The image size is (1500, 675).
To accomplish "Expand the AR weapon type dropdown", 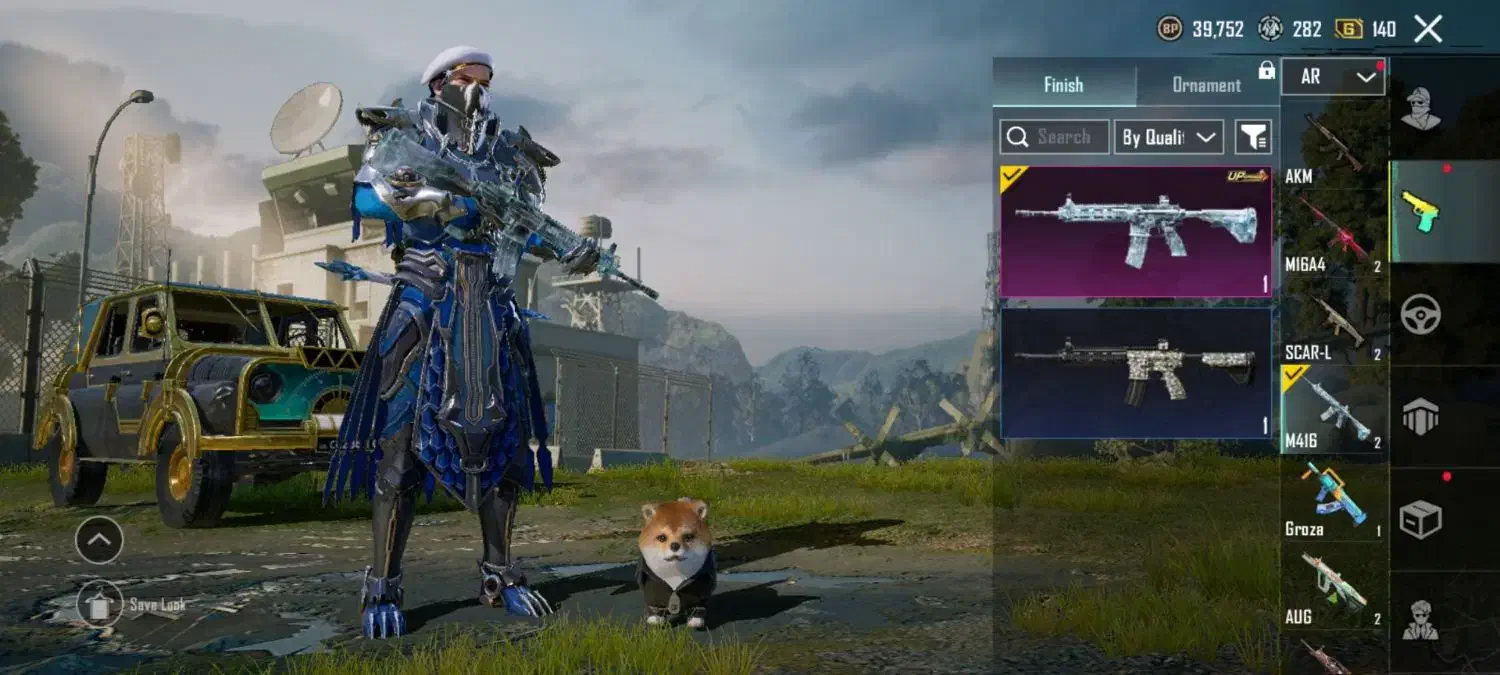I will (1333, 77).
